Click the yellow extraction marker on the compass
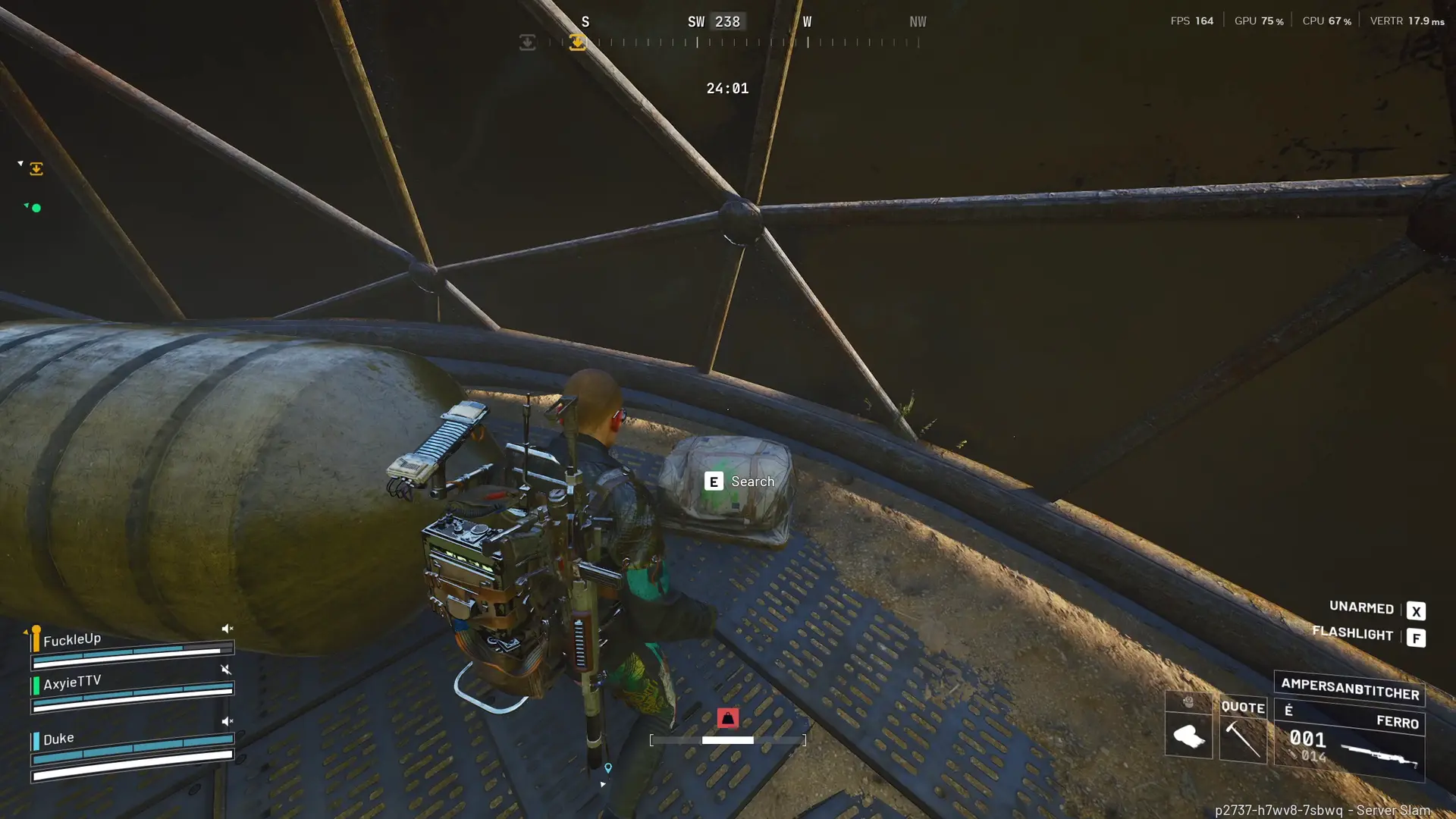The height and width of the screenshot is (819, 1456). tap(577, 42)
